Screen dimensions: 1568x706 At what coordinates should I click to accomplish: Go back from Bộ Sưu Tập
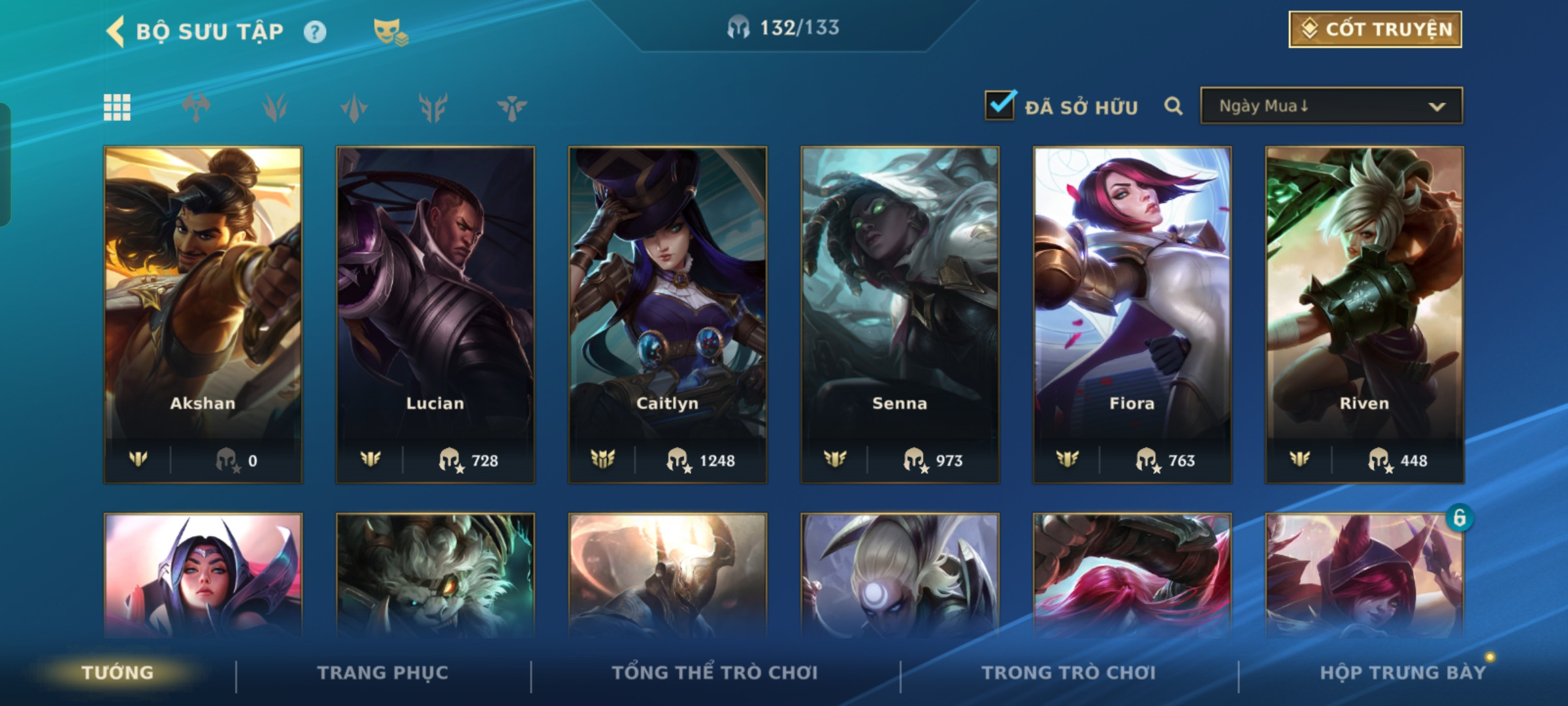click(x=116, y=31)
